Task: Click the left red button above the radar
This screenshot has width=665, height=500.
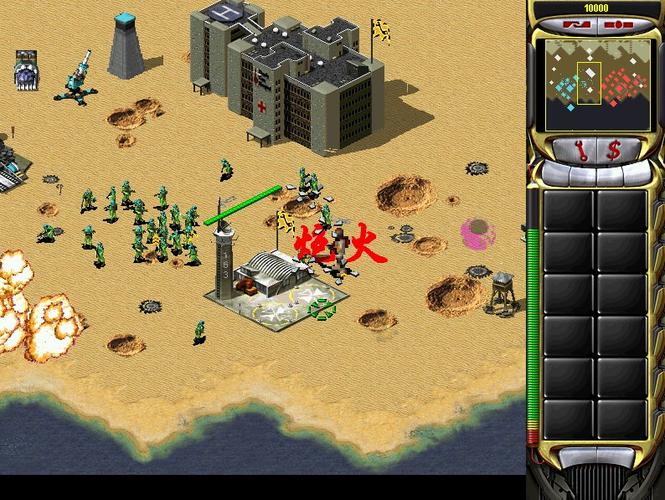Action: coord(578,24)
